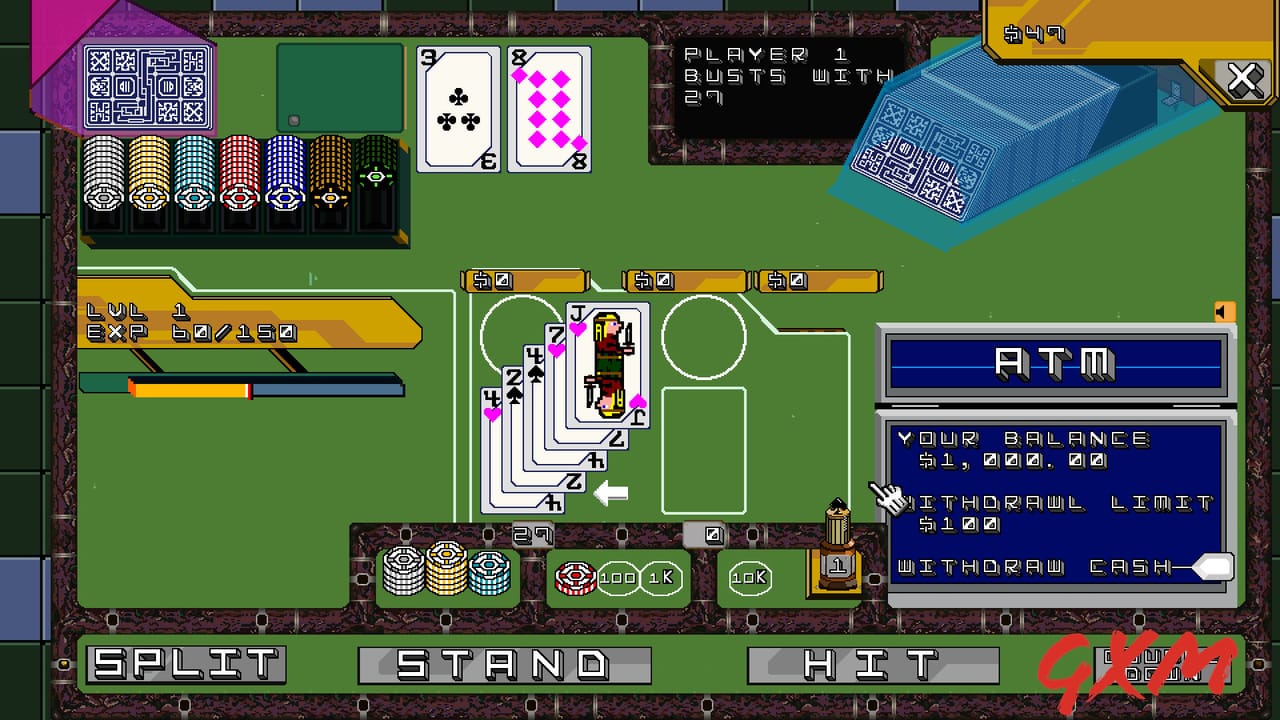
Task: Mute game audio via the speaker icon
Action: click(1225, 312)
